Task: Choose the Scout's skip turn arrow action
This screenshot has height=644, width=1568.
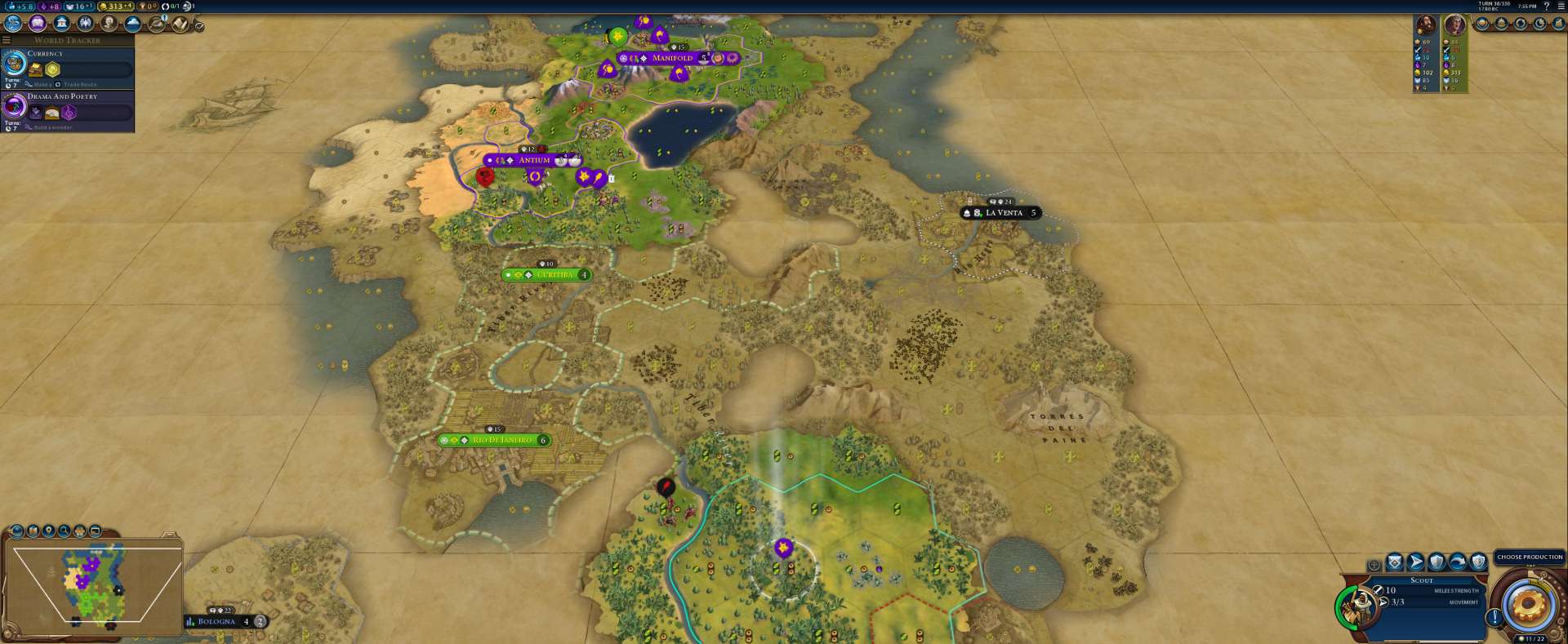Action: pyautogui.click(x=1458, y=562)
